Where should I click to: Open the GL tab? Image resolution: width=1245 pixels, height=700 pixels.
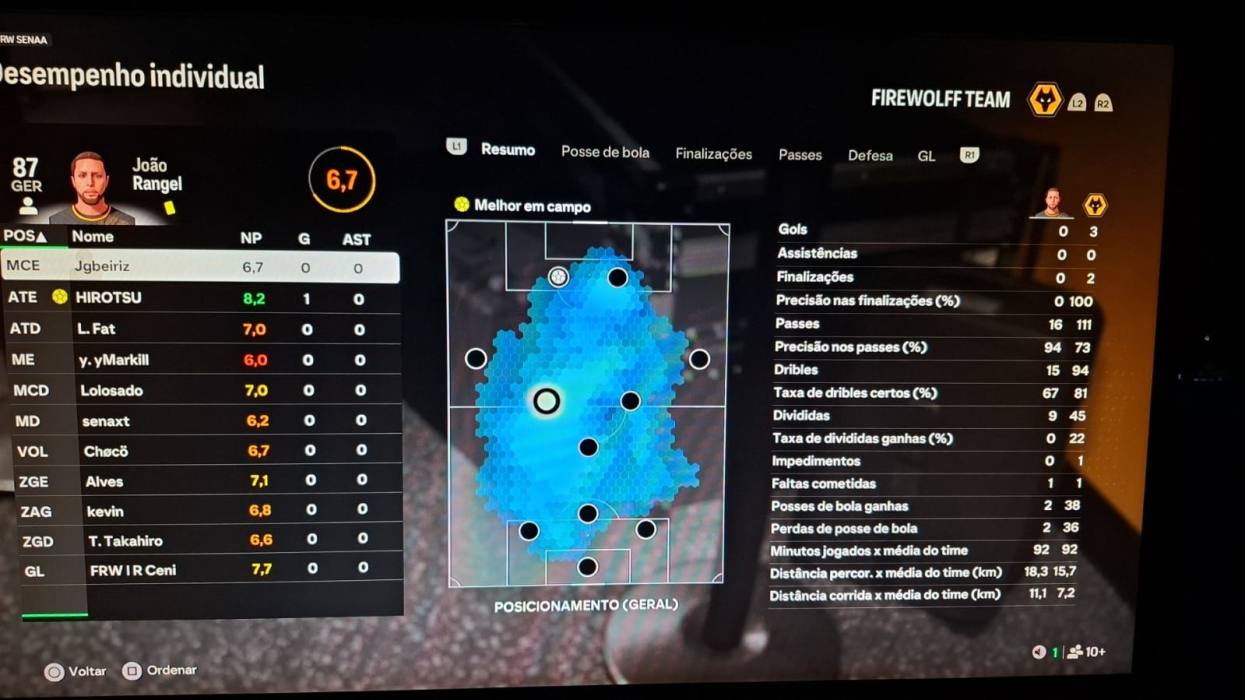click(927, 157)
